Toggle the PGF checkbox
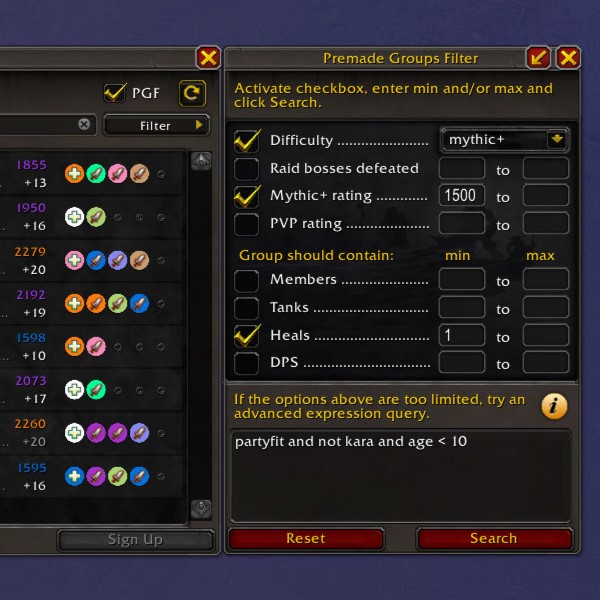This screenshot has height=600, width=600. click(x=115, y=93)
